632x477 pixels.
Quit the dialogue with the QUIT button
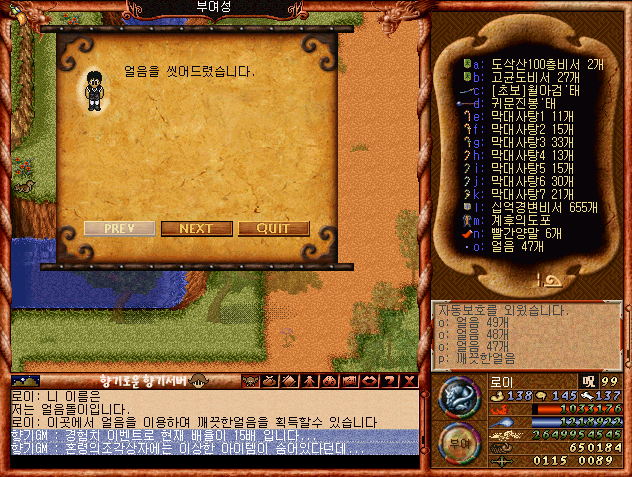tap(273, 228)
